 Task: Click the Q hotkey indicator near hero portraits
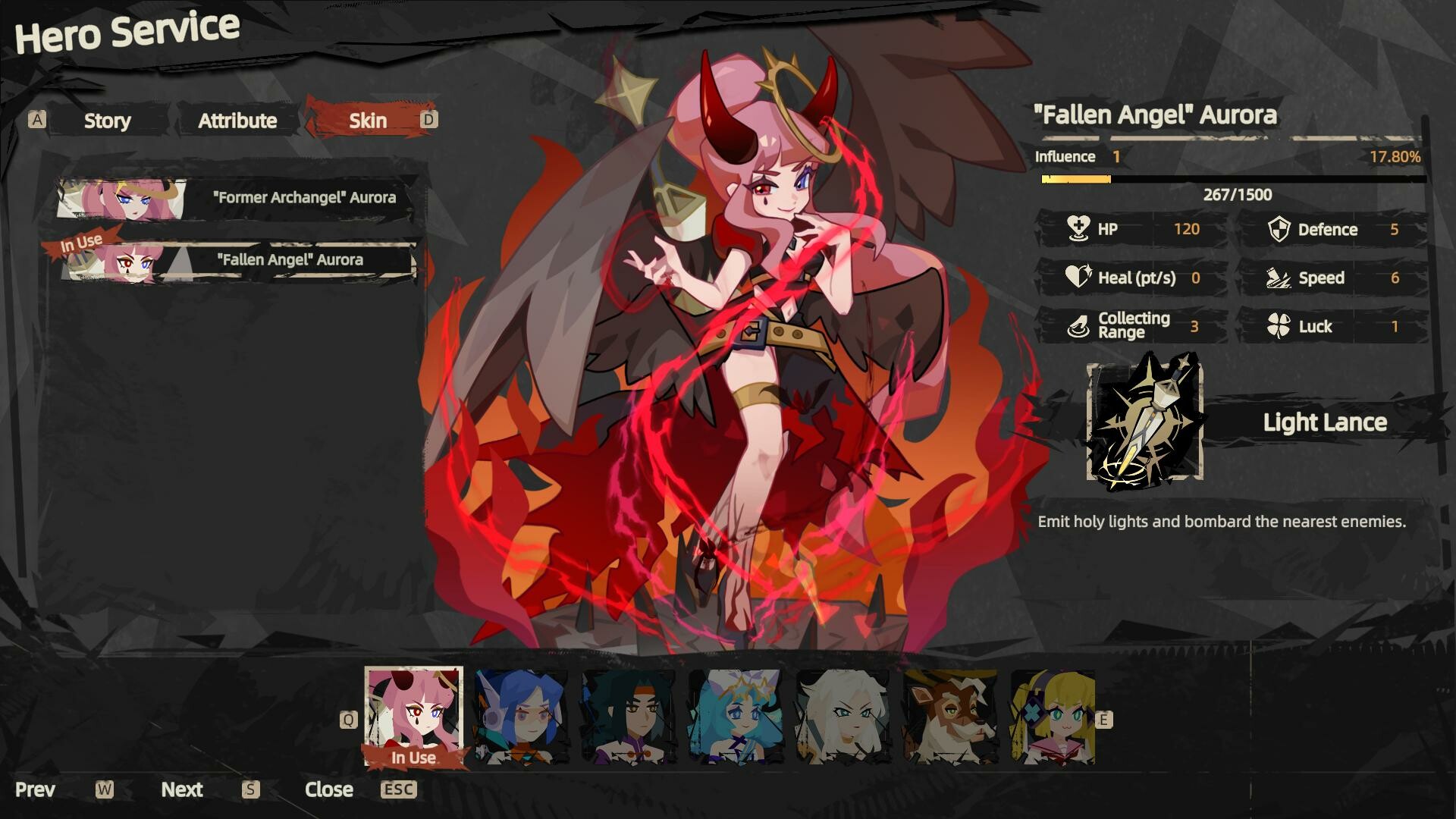tap(349, 717)
